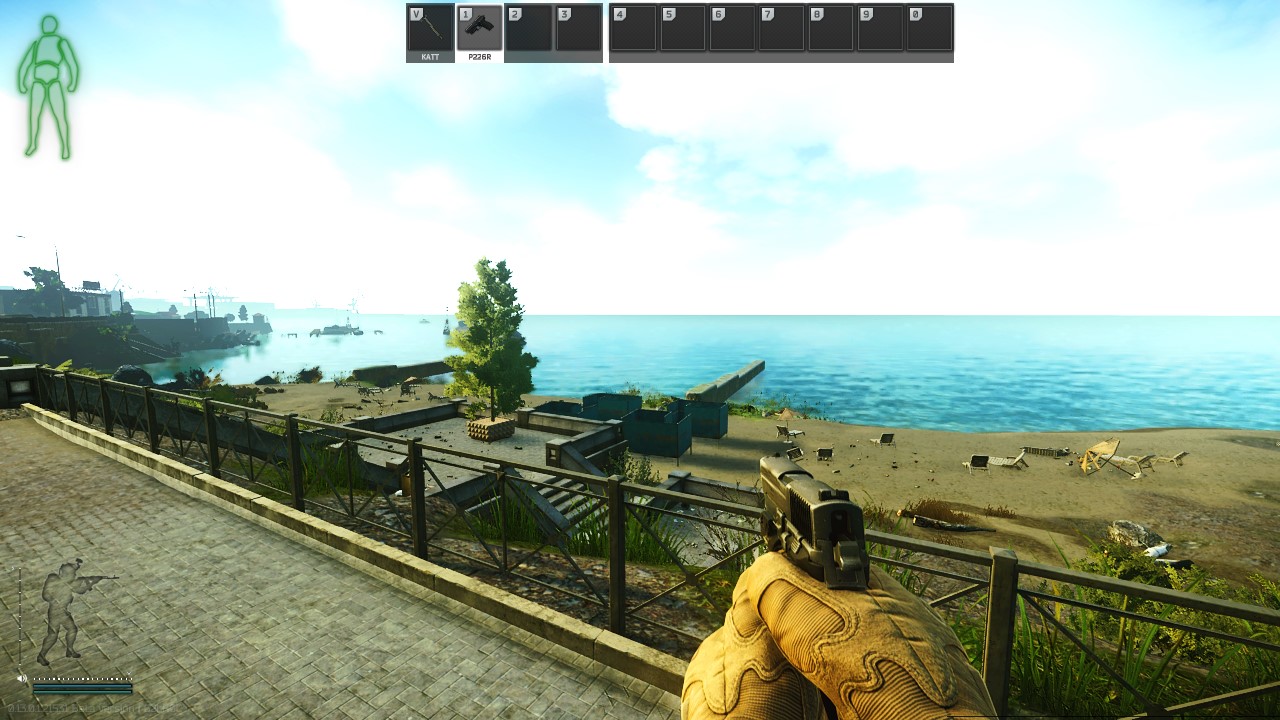Click quickbar slot 5
The width and height of the screenshot is (1280, 720).
click(x=682, y=29)
